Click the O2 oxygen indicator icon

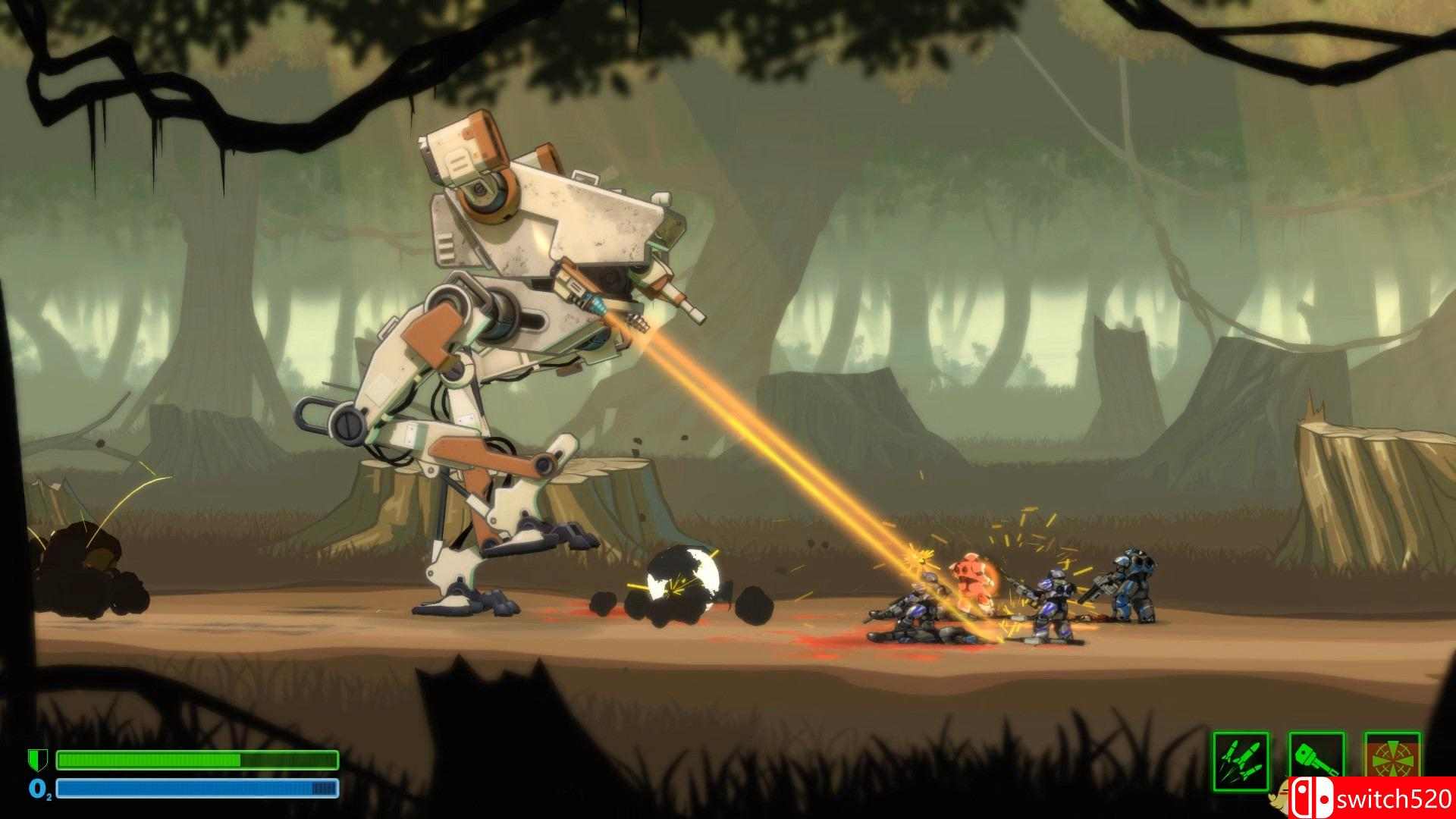(x=39, y=789)
